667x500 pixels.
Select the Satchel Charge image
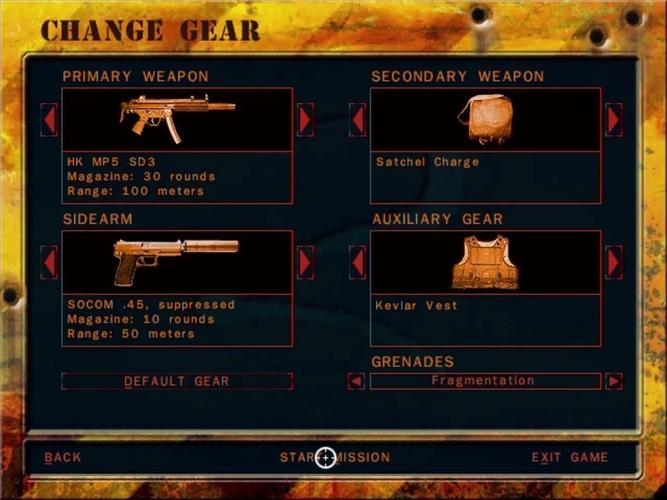[x=485, y=119]
